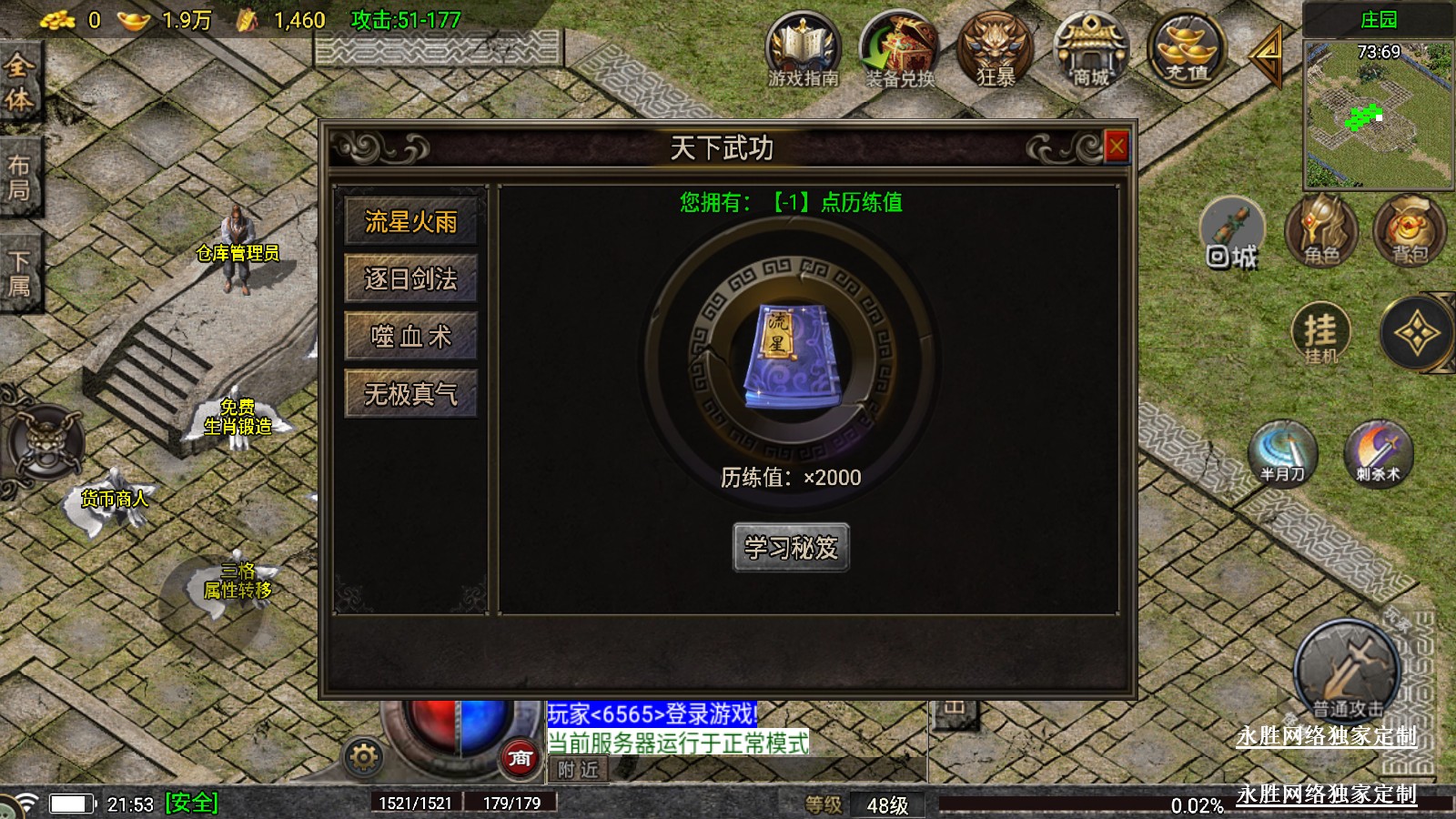Open the 装备兑换 equipment exchange
Screen dimensions: 1456x819
pyautogui.click(x=899, y=50)
